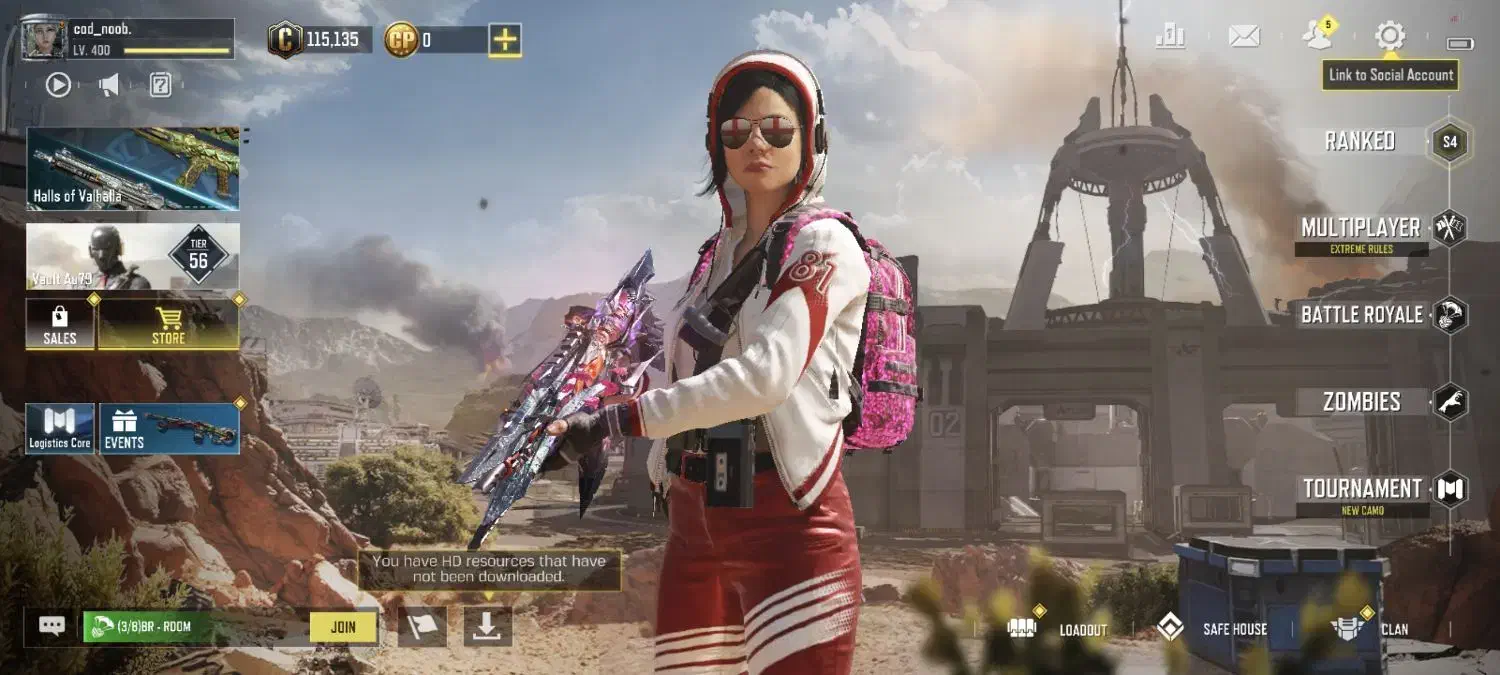Add more CP with the plus button
Viewport: 1500px width, 675px height.
point(505,40)
